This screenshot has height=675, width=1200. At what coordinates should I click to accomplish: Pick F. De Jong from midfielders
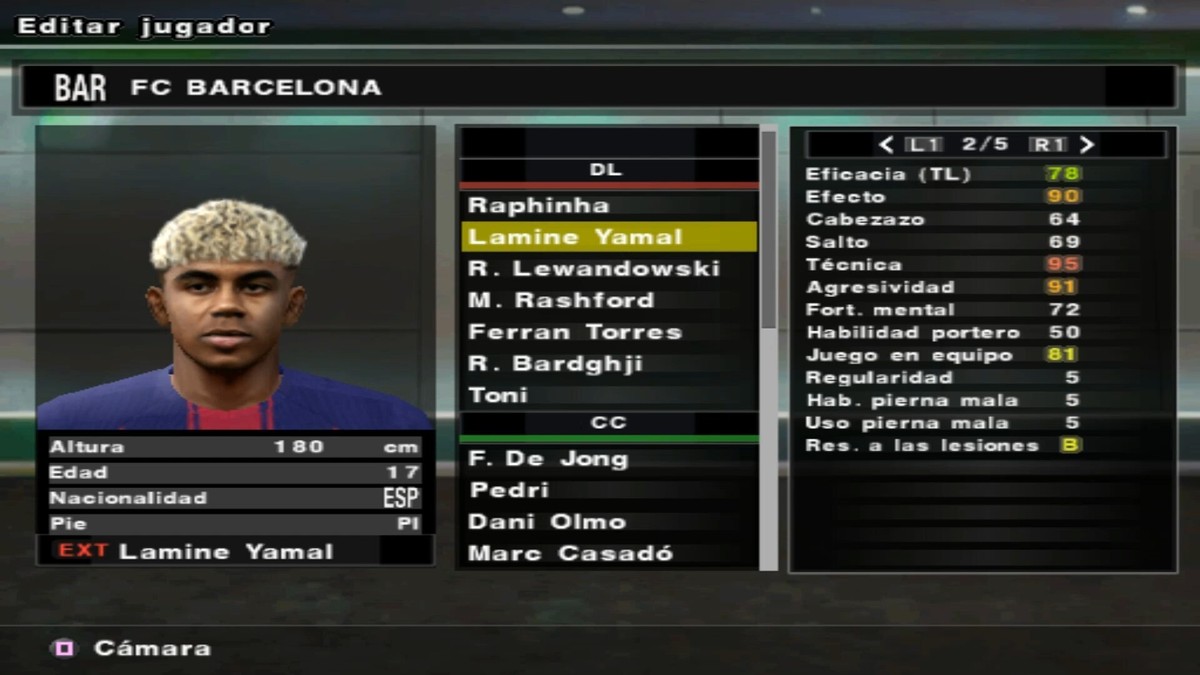548,459
